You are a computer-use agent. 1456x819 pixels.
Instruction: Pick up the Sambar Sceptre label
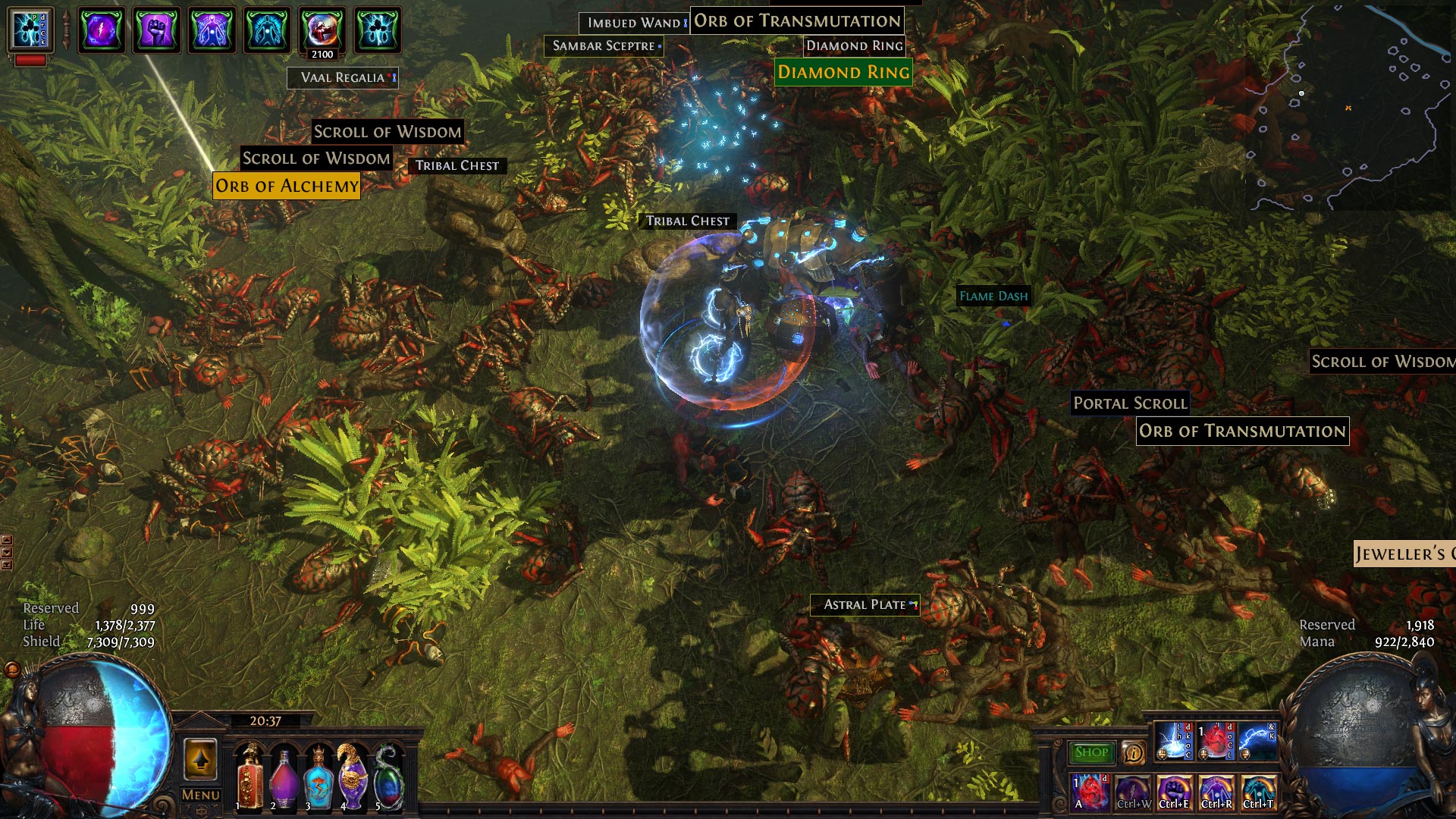click(604, 45)
